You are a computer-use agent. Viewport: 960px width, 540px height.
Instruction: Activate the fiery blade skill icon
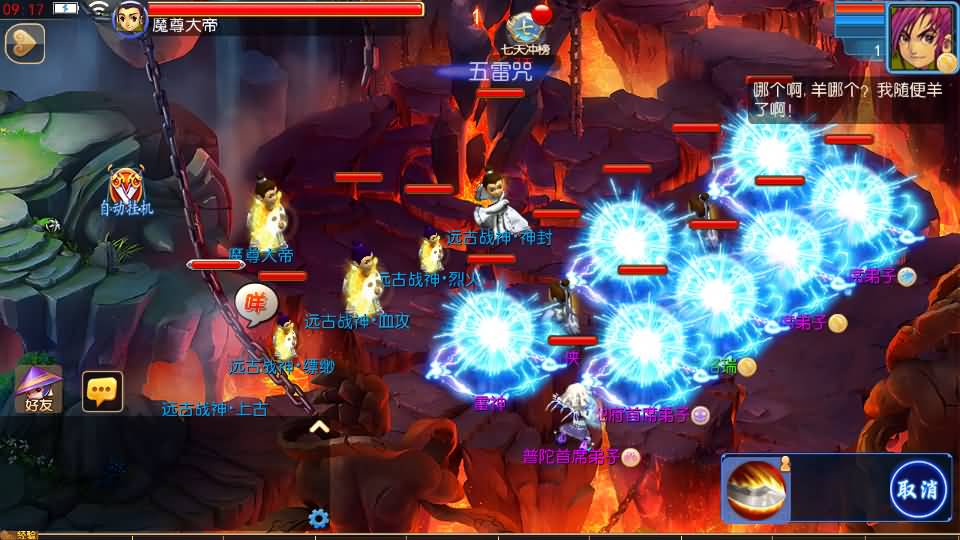757,489
